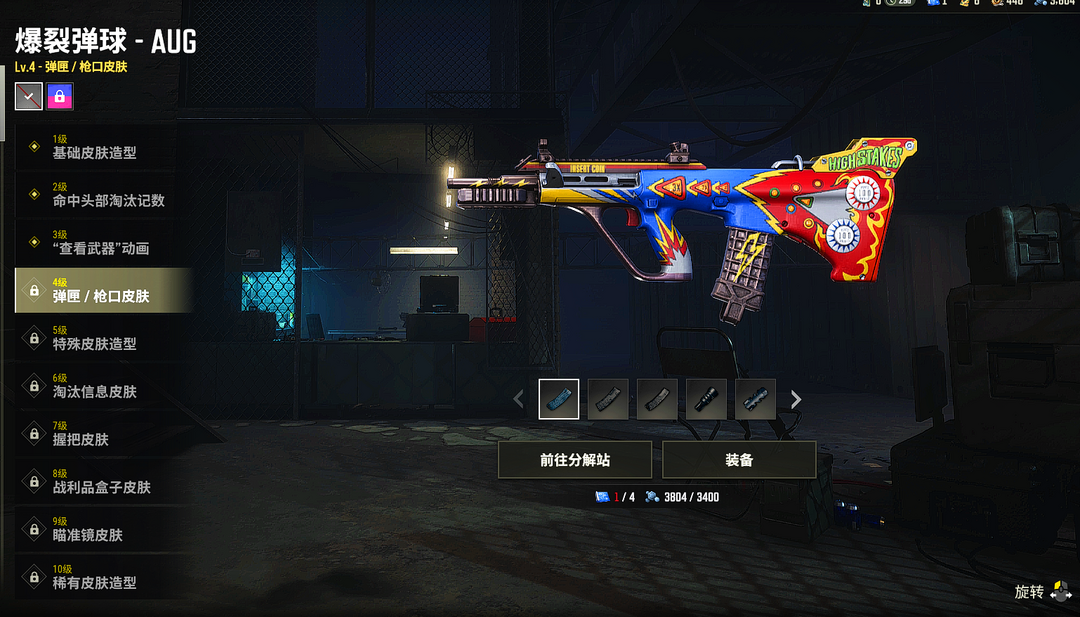Select the locked blue and pink color swatch
Image resolution: width=1080 pixels, height=617 pixels.
(x=60, y=96)
